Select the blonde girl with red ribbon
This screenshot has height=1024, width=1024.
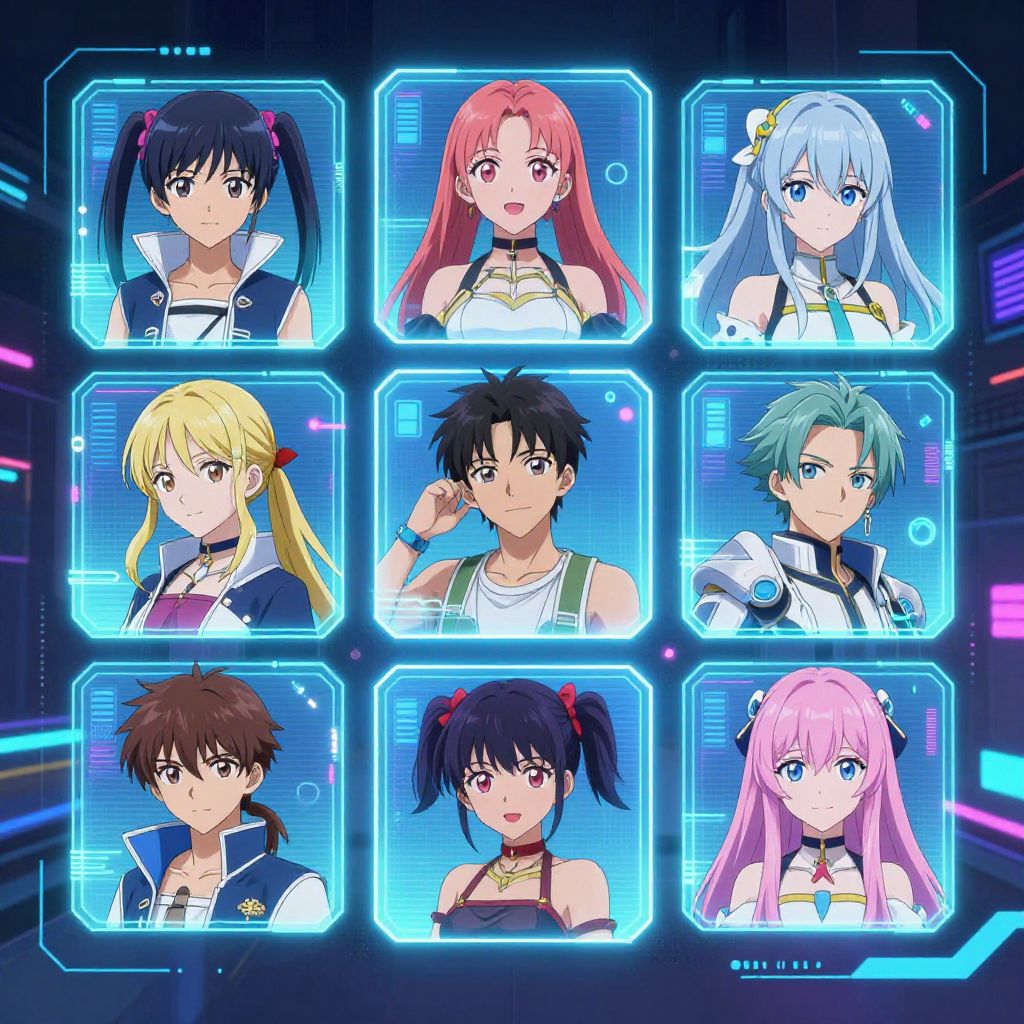pyautogui.click(x=208, y=505)
